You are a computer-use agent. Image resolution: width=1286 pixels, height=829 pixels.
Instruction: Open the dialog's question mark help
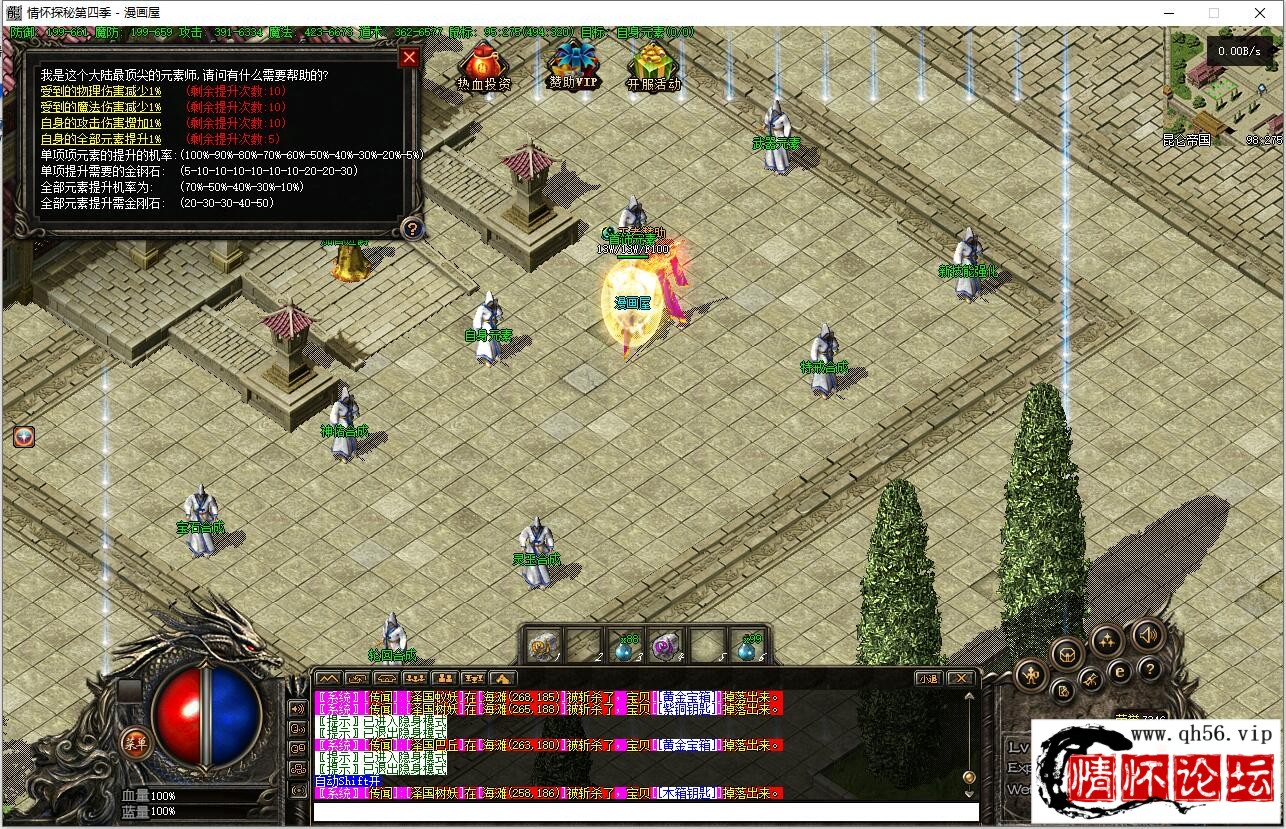tap(411, 228)
